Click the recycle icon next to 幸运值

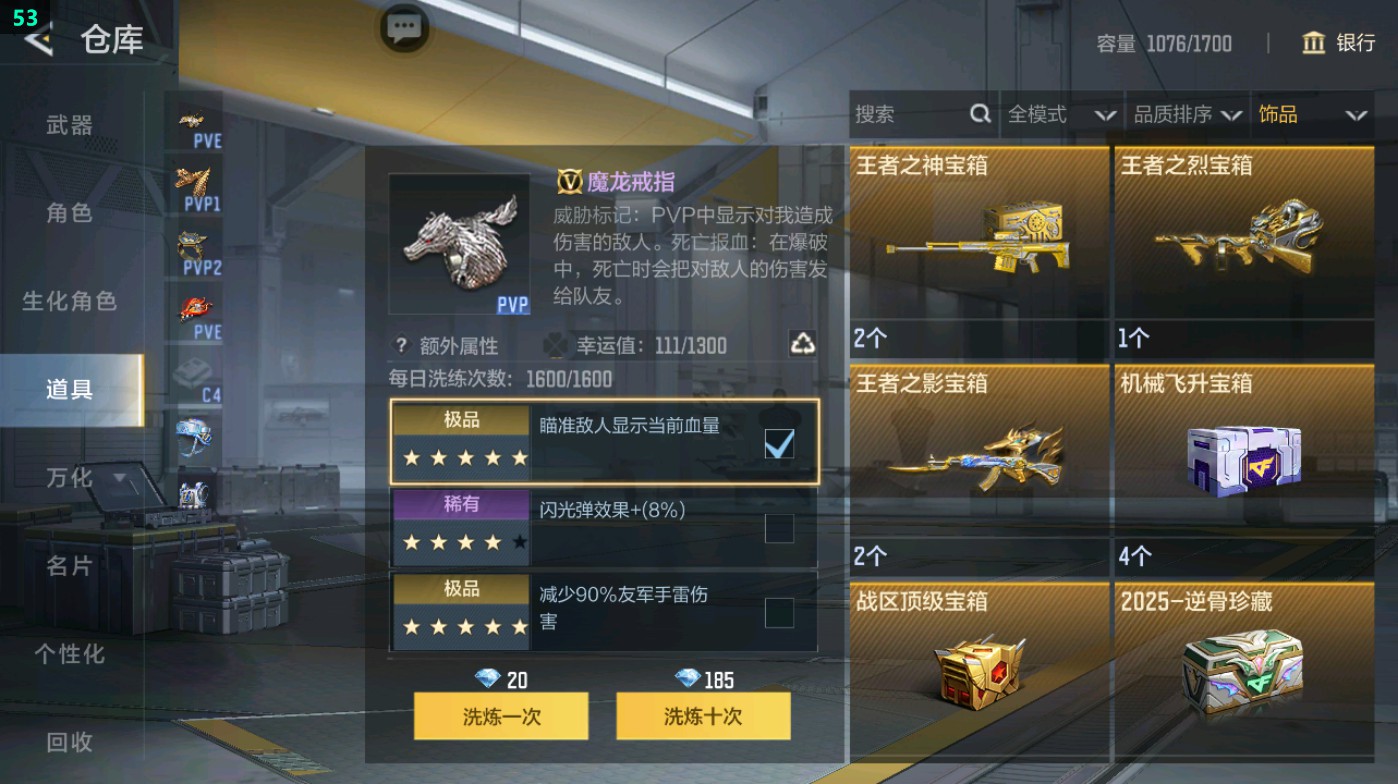(x=803, y=344)
